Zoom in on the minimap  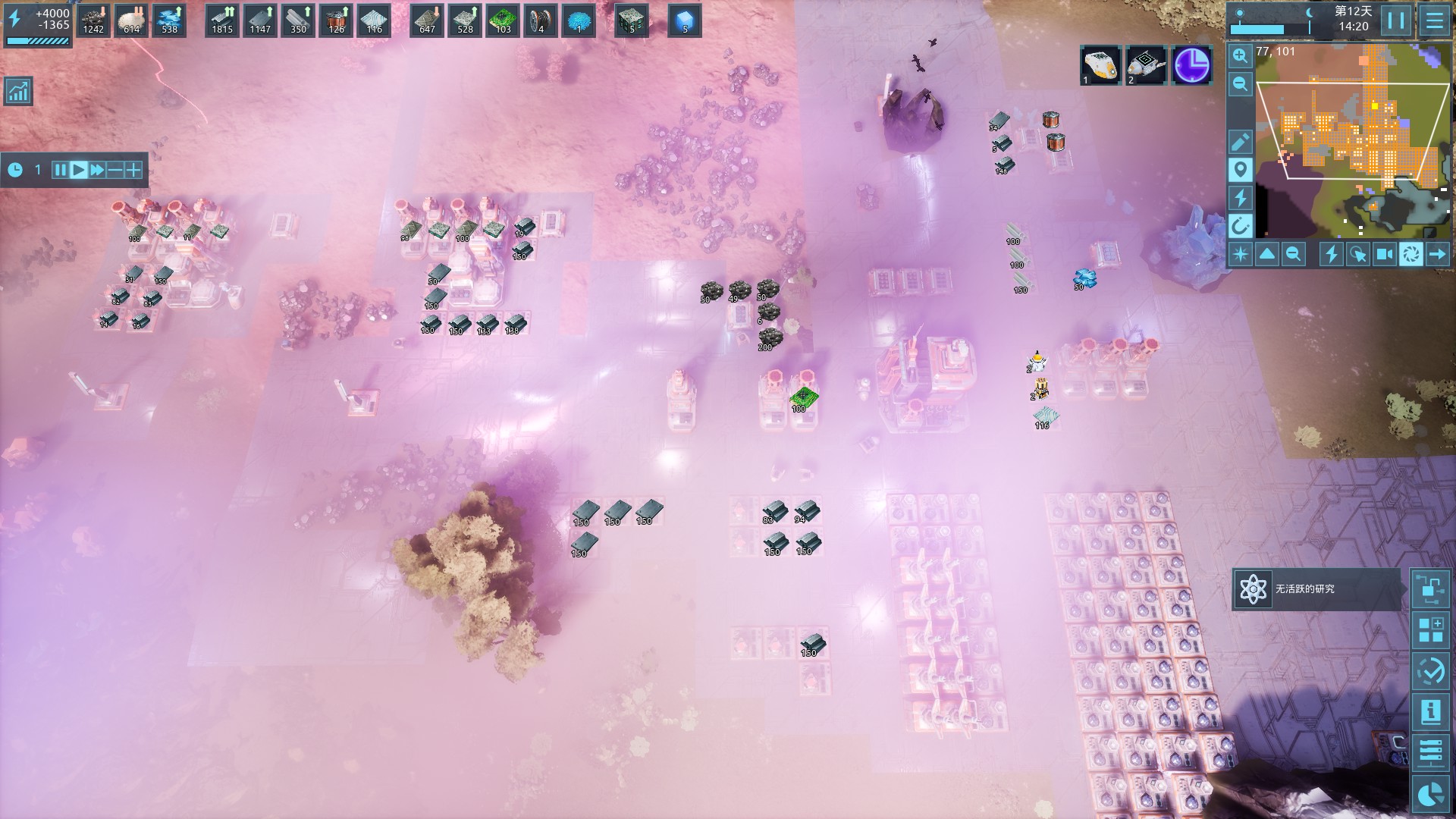1241,55
